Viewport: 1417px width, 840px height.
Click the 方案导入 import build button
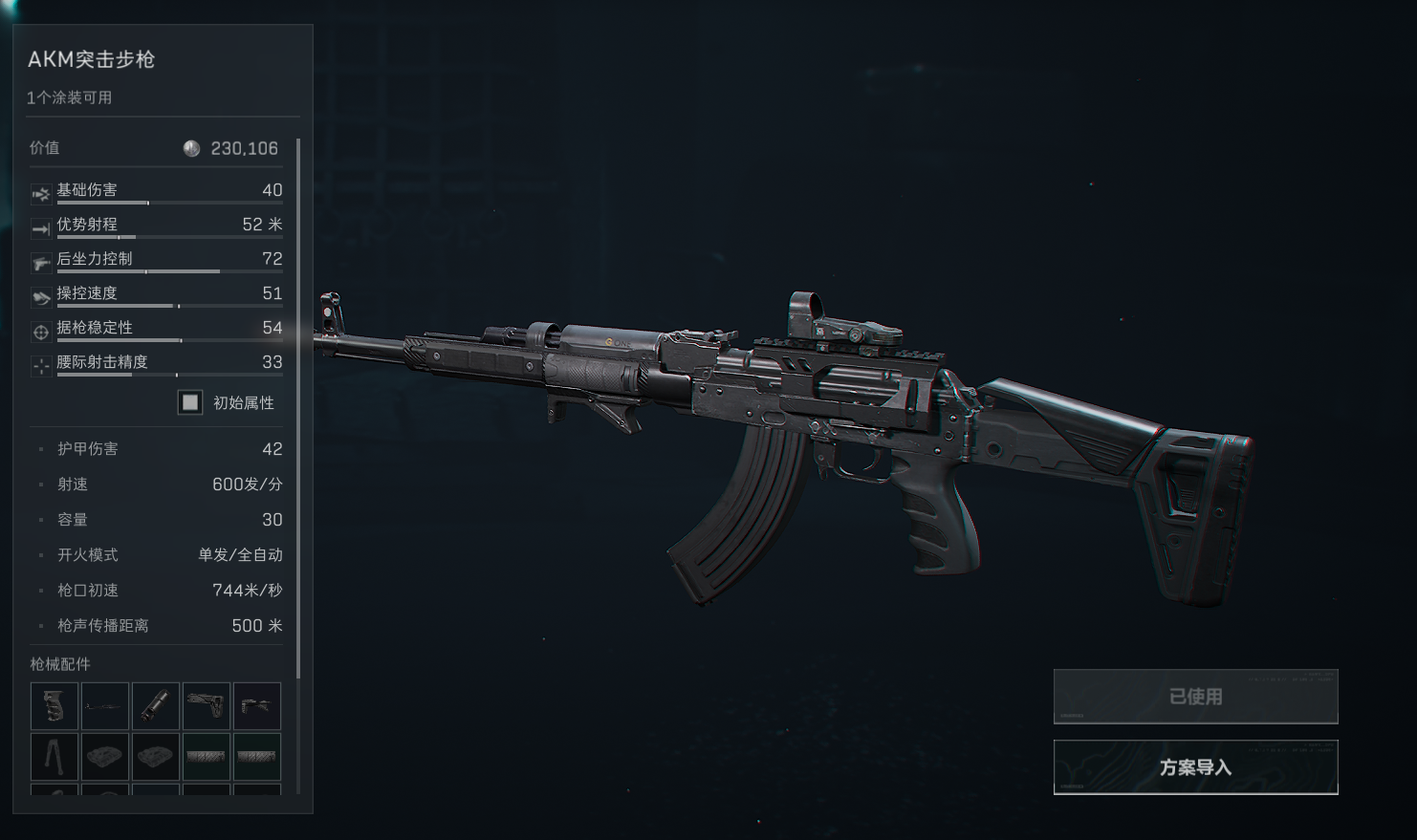(1195, 766)
